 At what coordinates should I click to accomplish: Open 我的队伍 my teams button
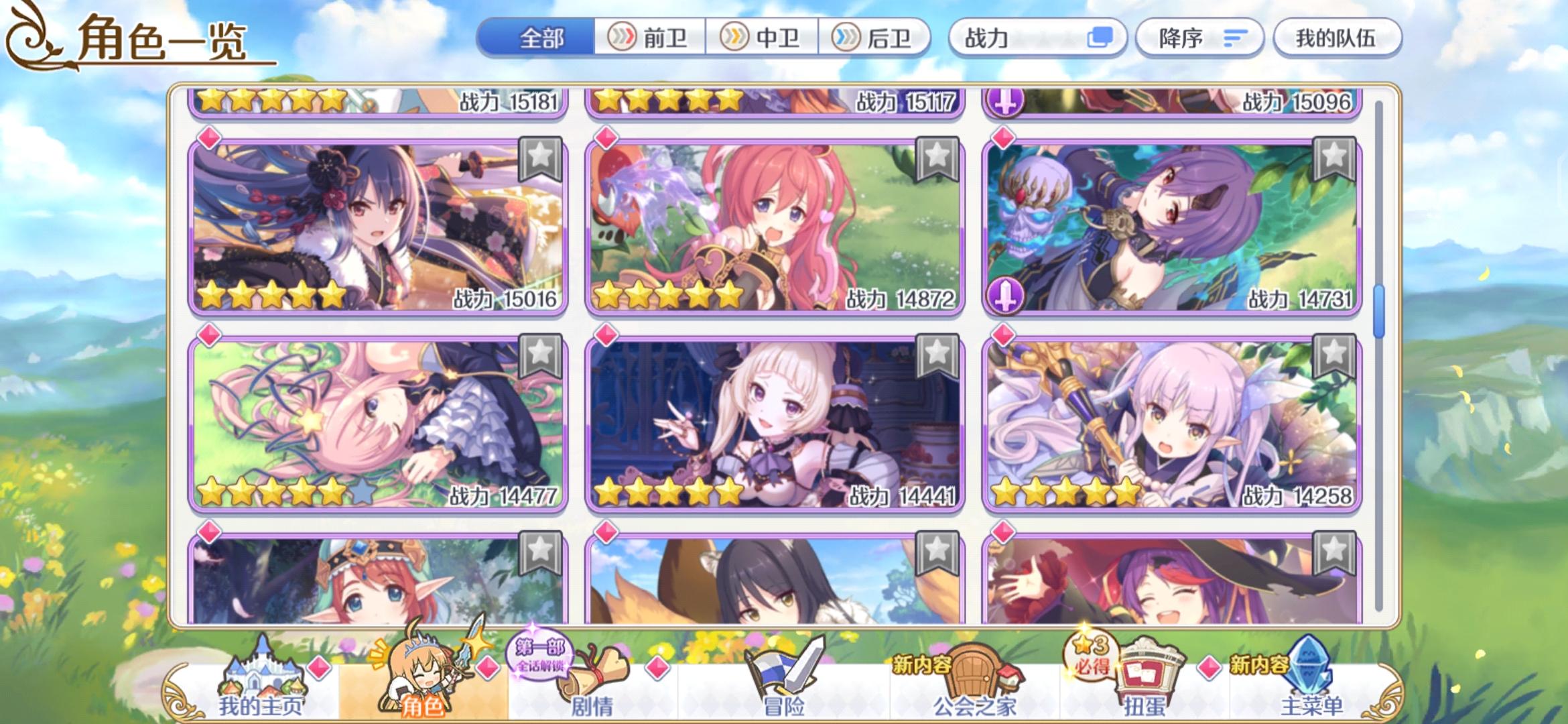tap(1336, 38)
